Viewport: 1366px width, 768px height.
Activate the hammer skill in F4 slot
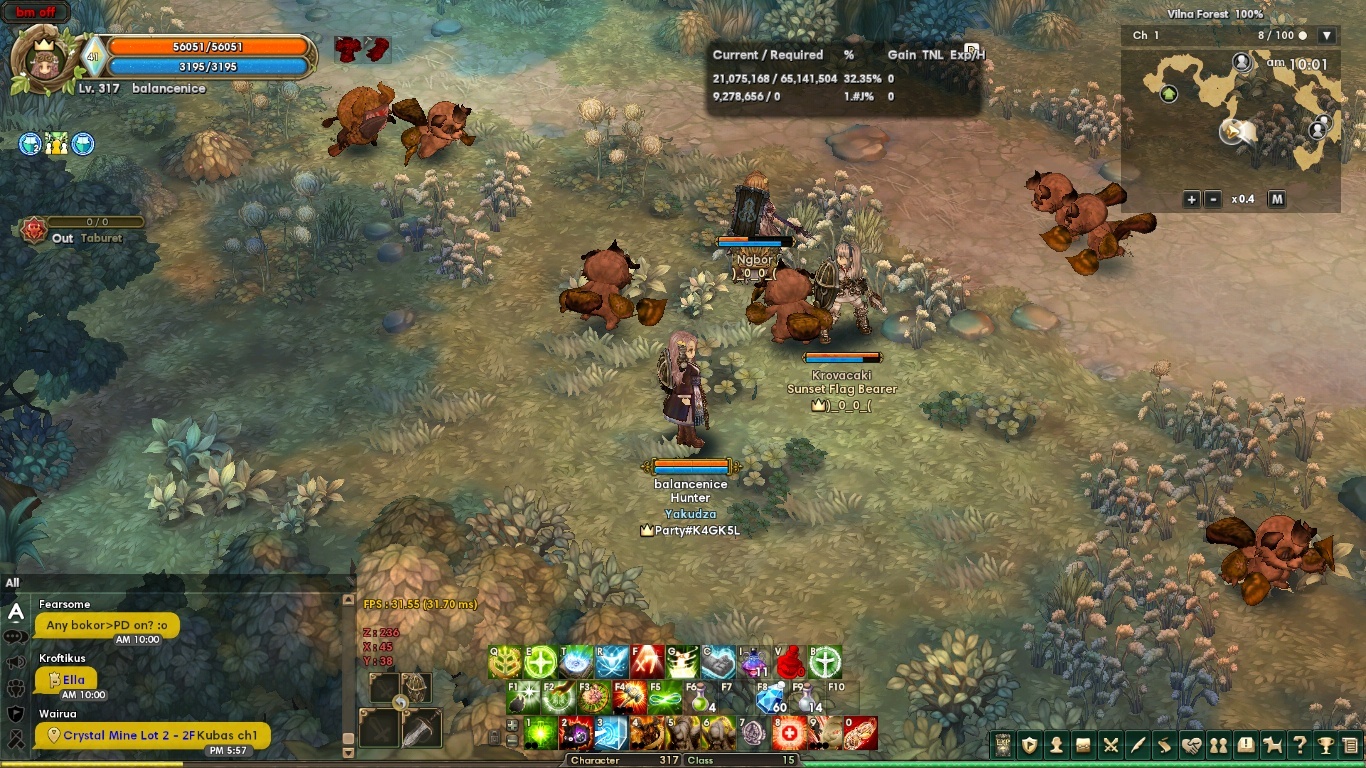coord(629,696)
